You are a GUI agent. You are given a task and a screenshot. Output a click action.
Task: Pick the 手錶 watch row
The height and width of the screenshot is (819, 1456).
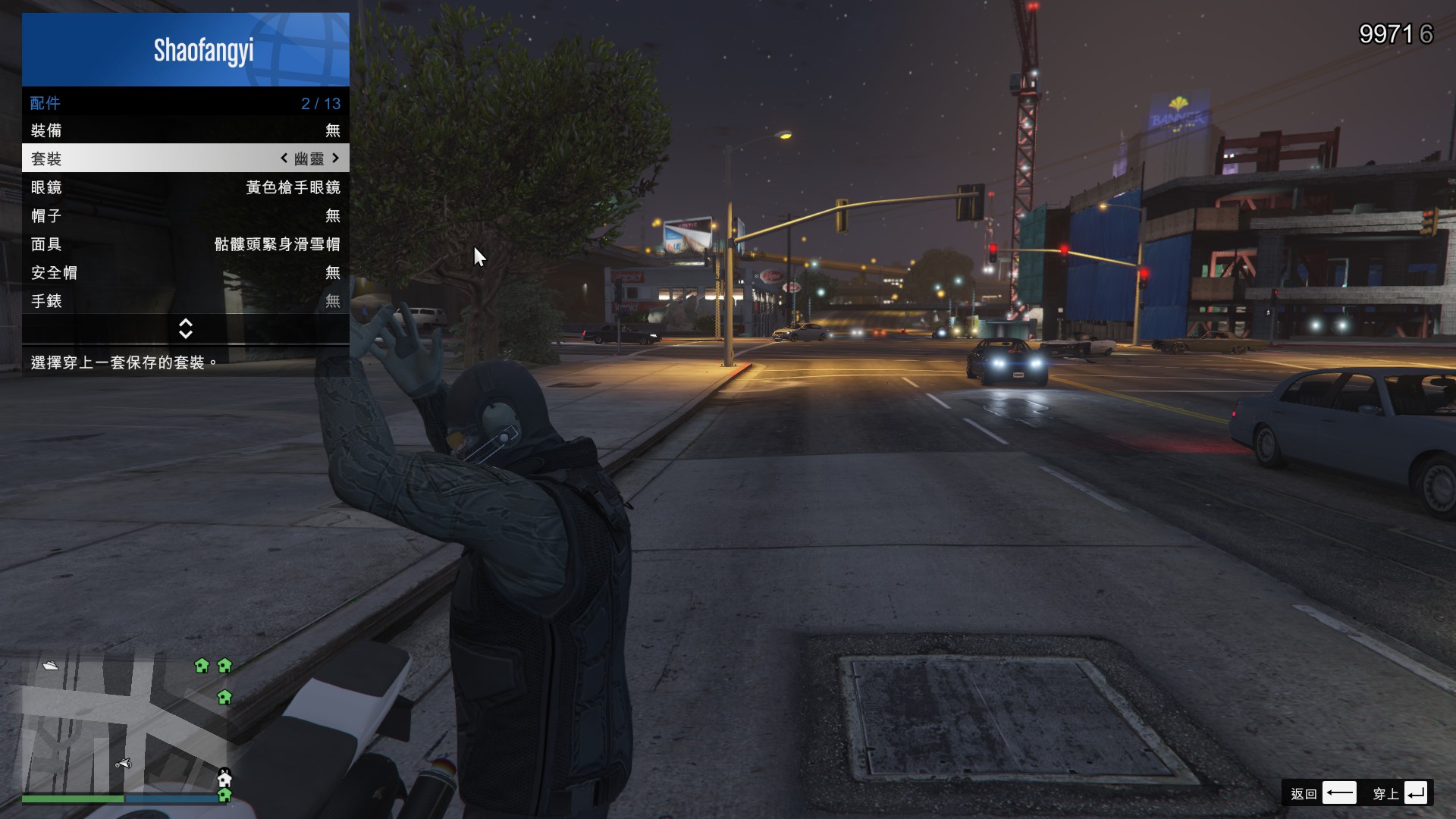185,301
